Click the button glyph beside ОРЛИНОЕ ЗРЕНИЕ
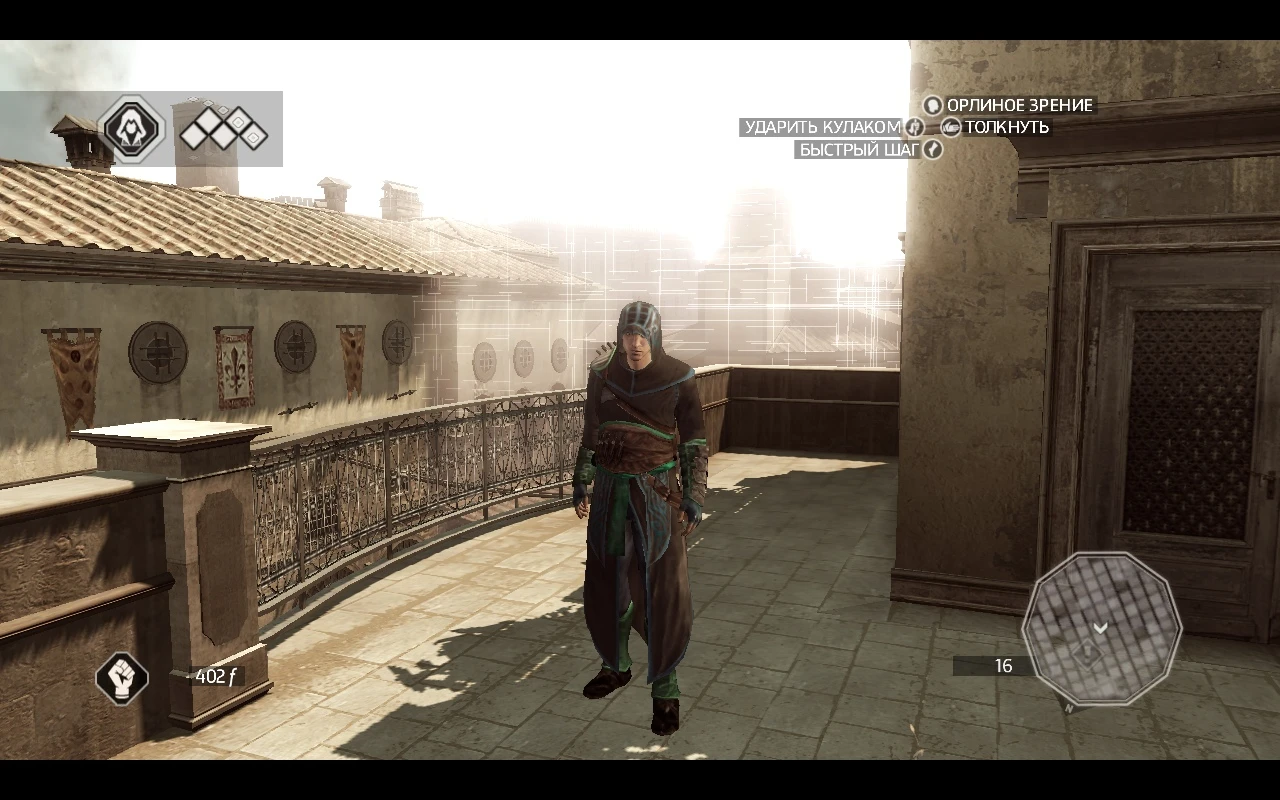Screen dimensions: 1280x800 [932, 106]
